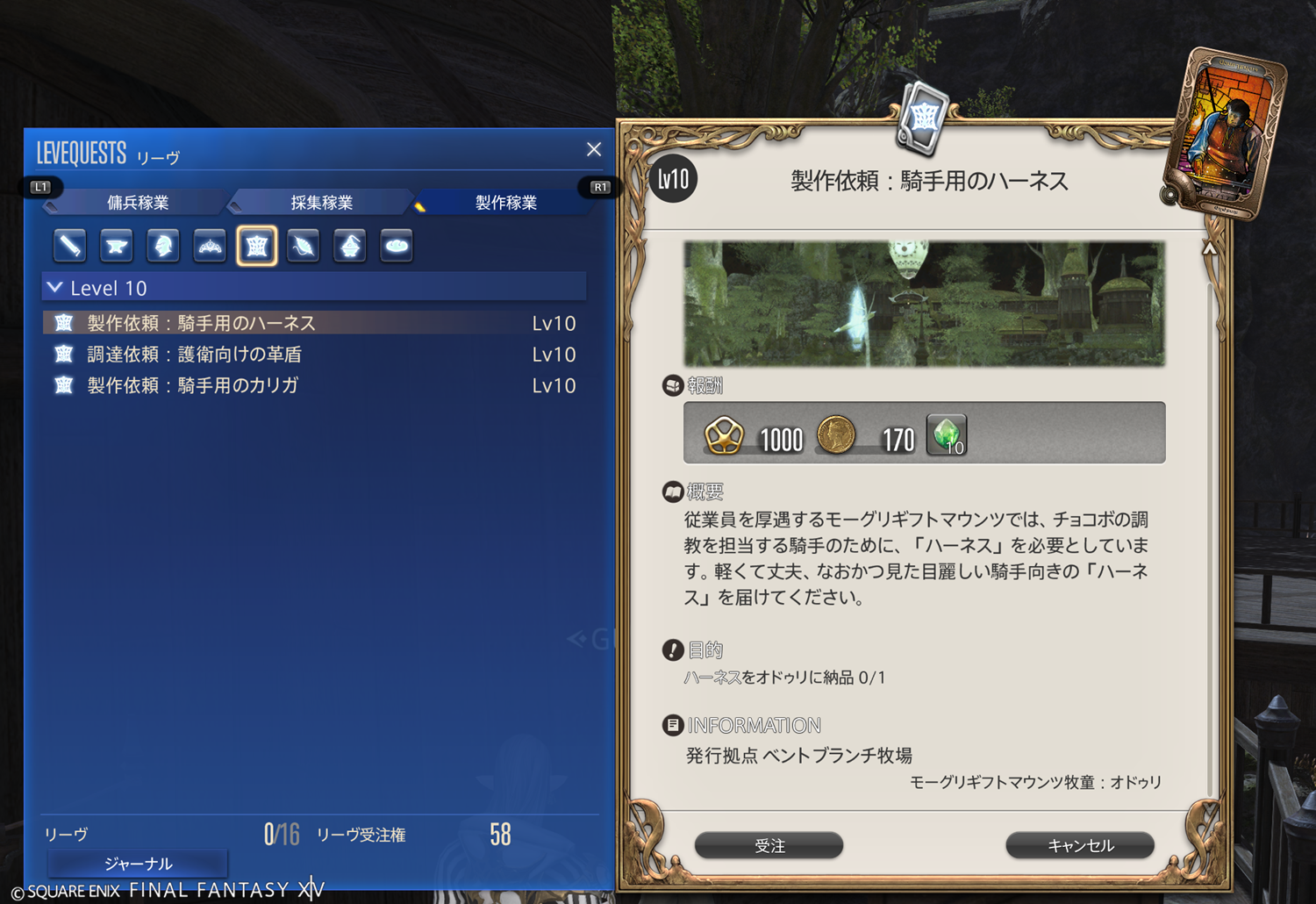Open the 採集稼業 tab
The width and height of the screenshot is (1316, 904).
321,203
